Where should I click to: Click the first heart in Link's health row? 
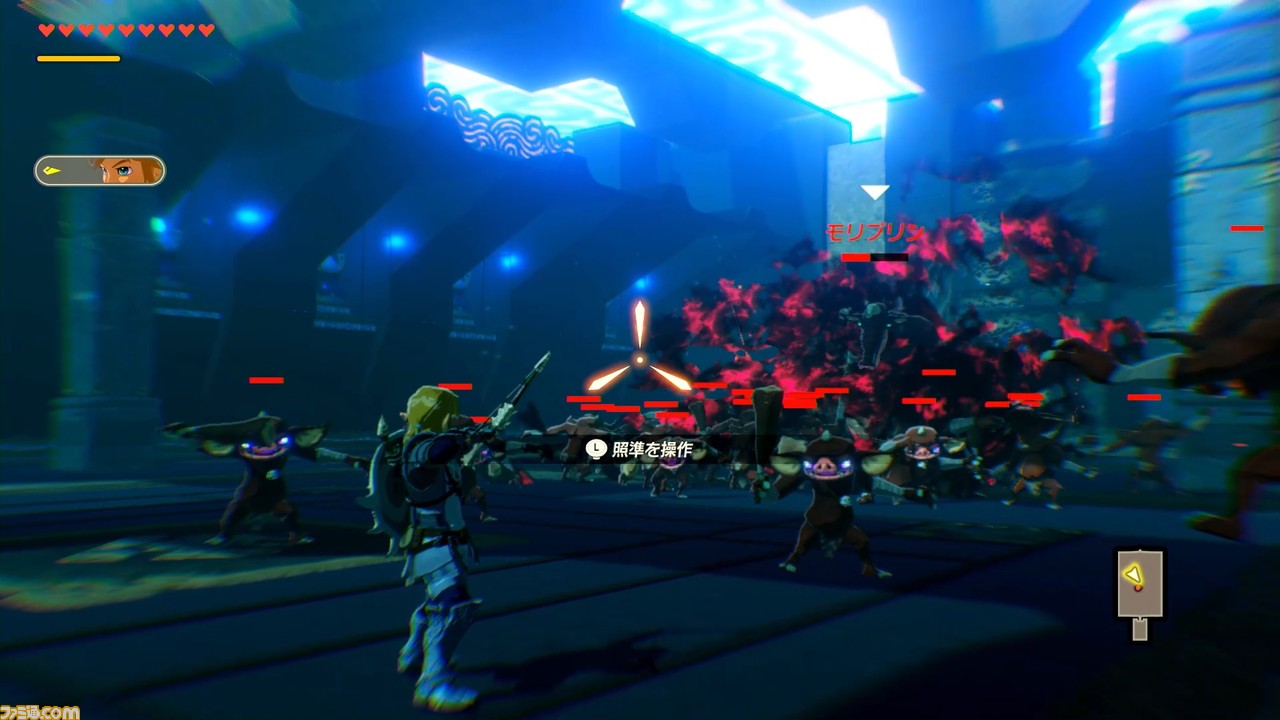tap(46, 29)
